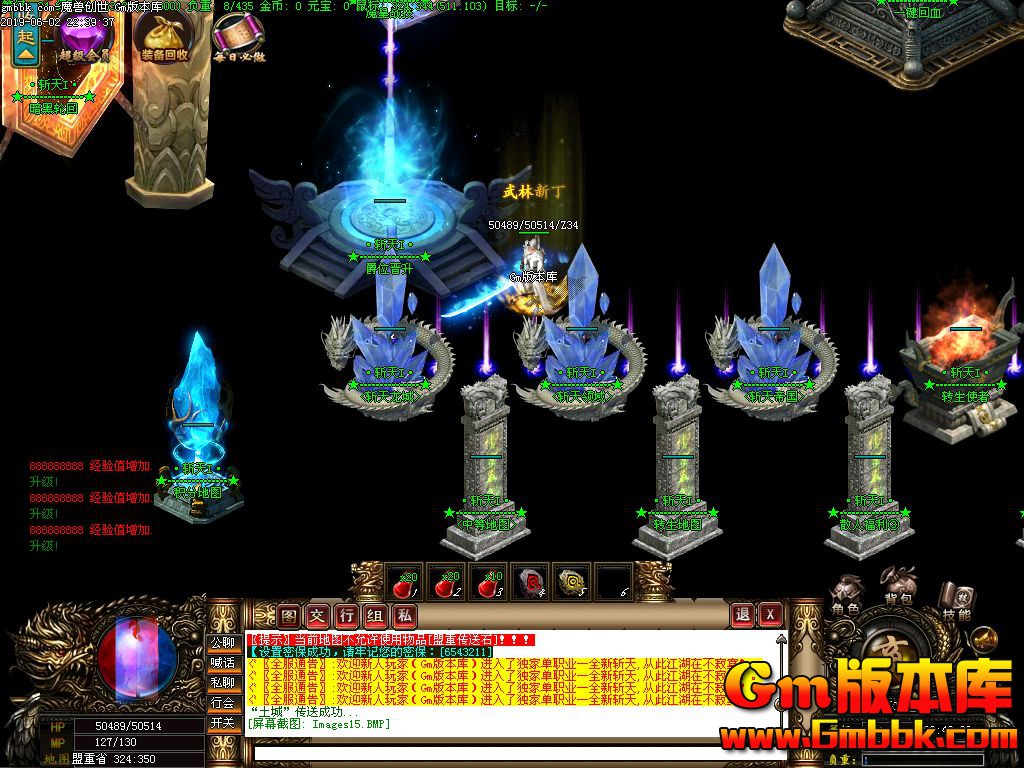
Task: Click the 私 private message button
Action: [404, 615]
